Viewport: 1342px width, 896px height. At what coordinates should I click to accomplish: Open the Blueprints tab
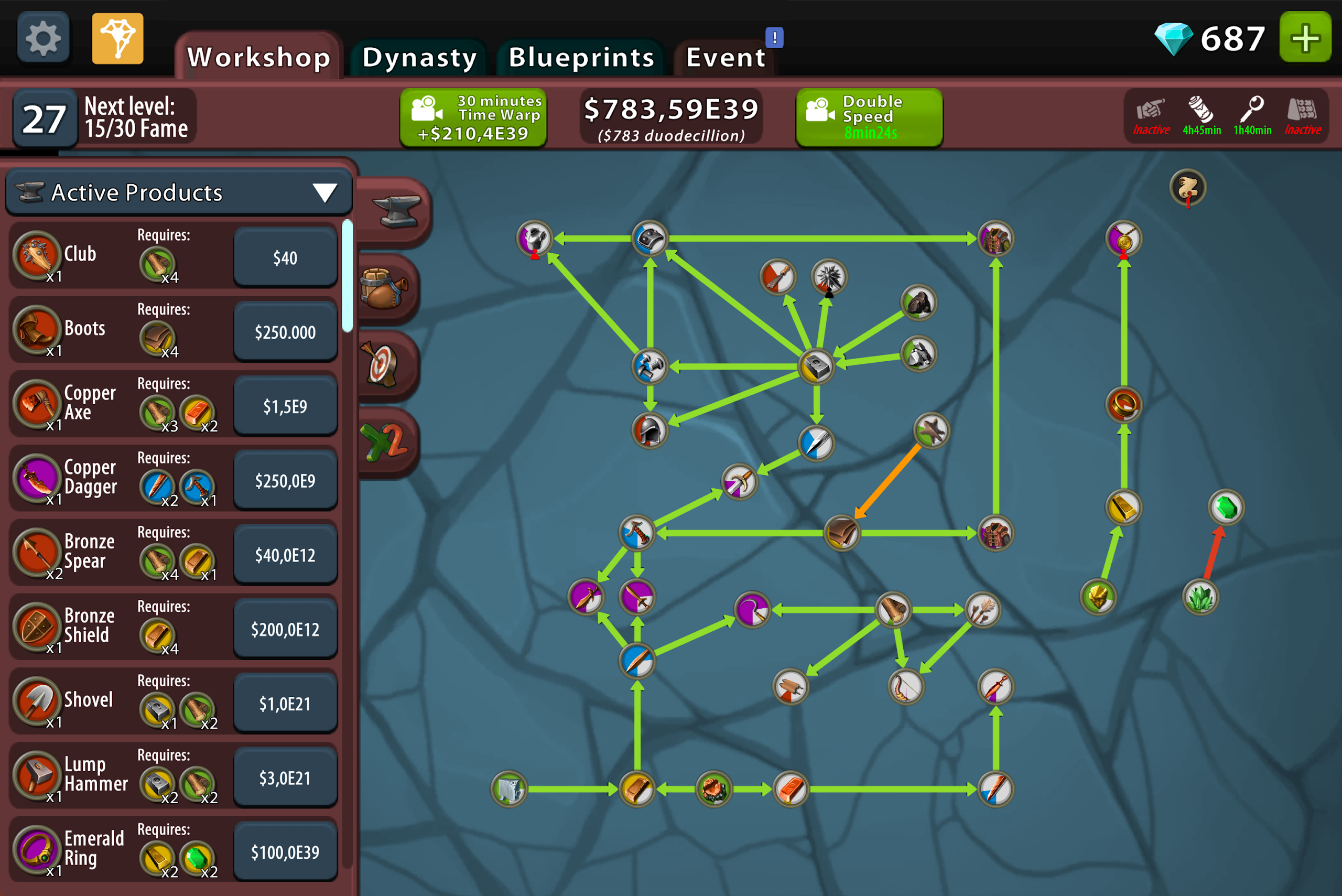(581, 58)
